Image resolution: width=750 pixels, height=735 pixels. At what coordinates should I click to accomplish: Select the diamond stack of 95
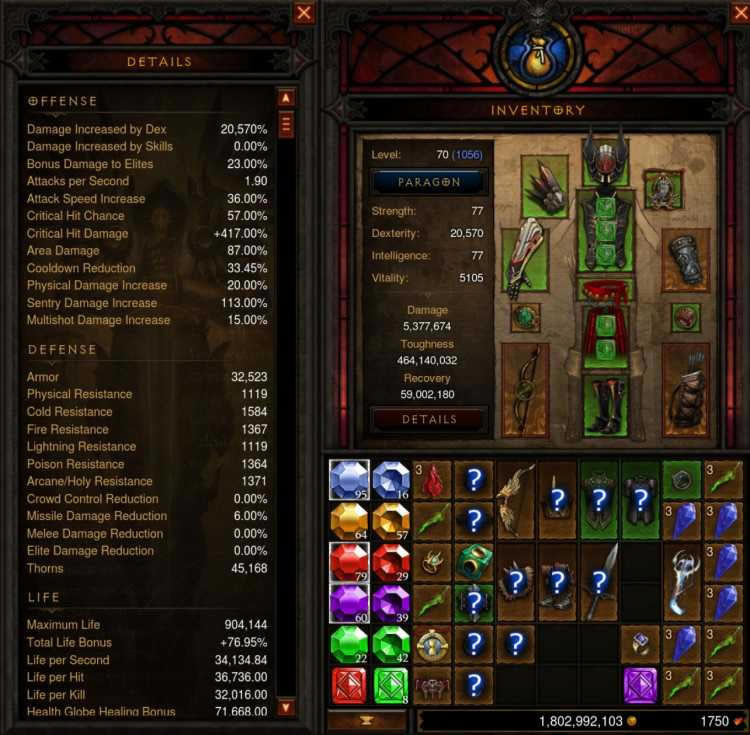tap(349, 480)
